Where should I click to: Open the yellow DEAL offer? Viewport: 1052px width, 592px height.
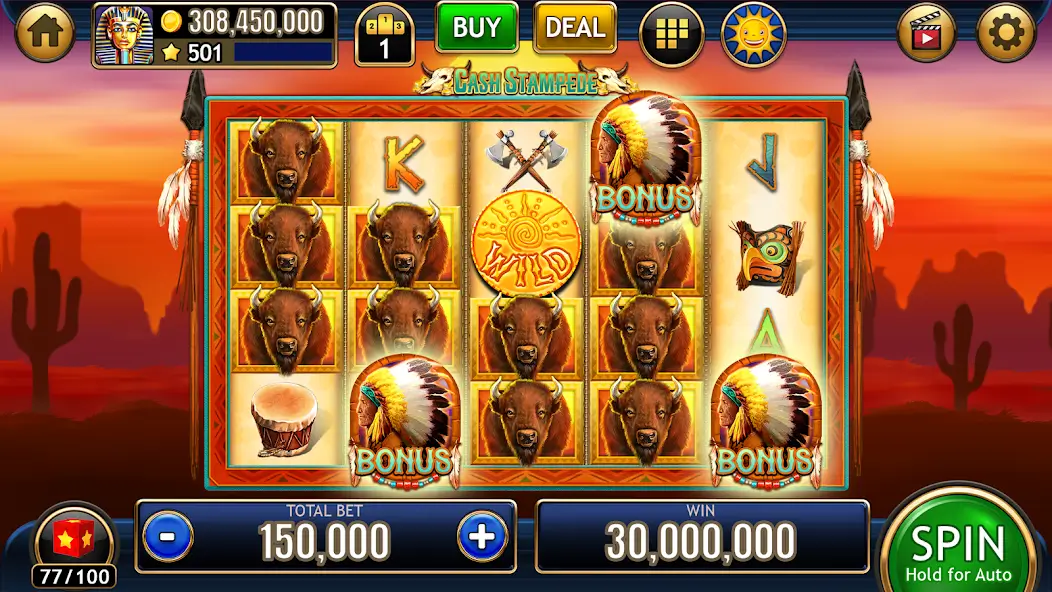[x=575, y=28]
